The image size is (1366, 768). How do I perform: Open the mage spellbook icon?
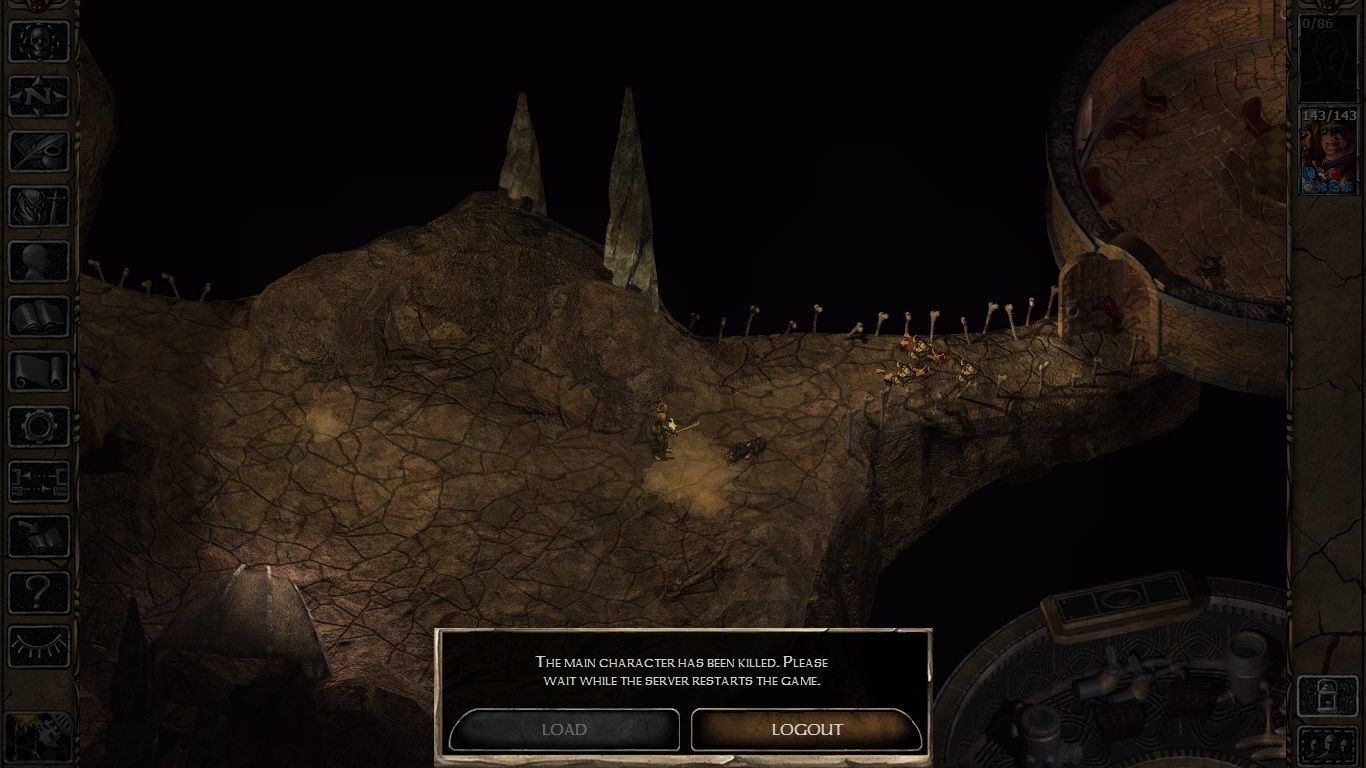tap(39, 316)
